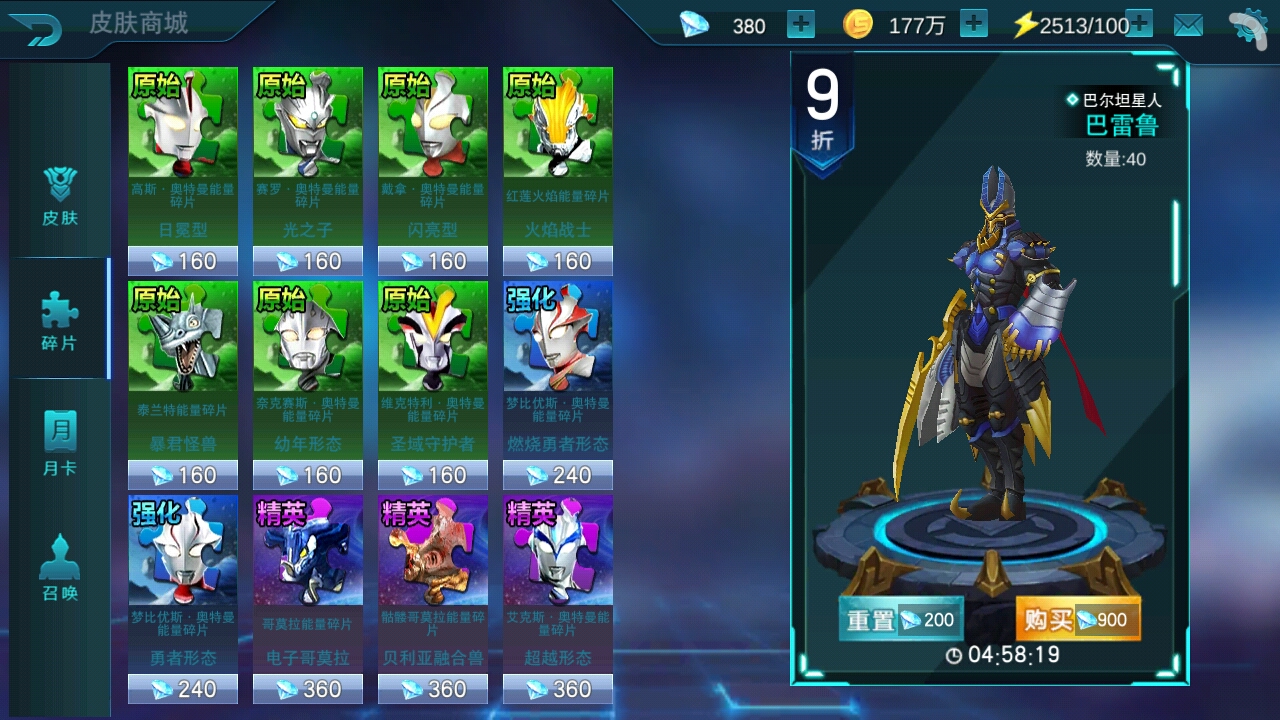This screenshot has width=1280, height=720.
Task: Open the 碎片 fragments tab
Action: (x=60, y=320)
